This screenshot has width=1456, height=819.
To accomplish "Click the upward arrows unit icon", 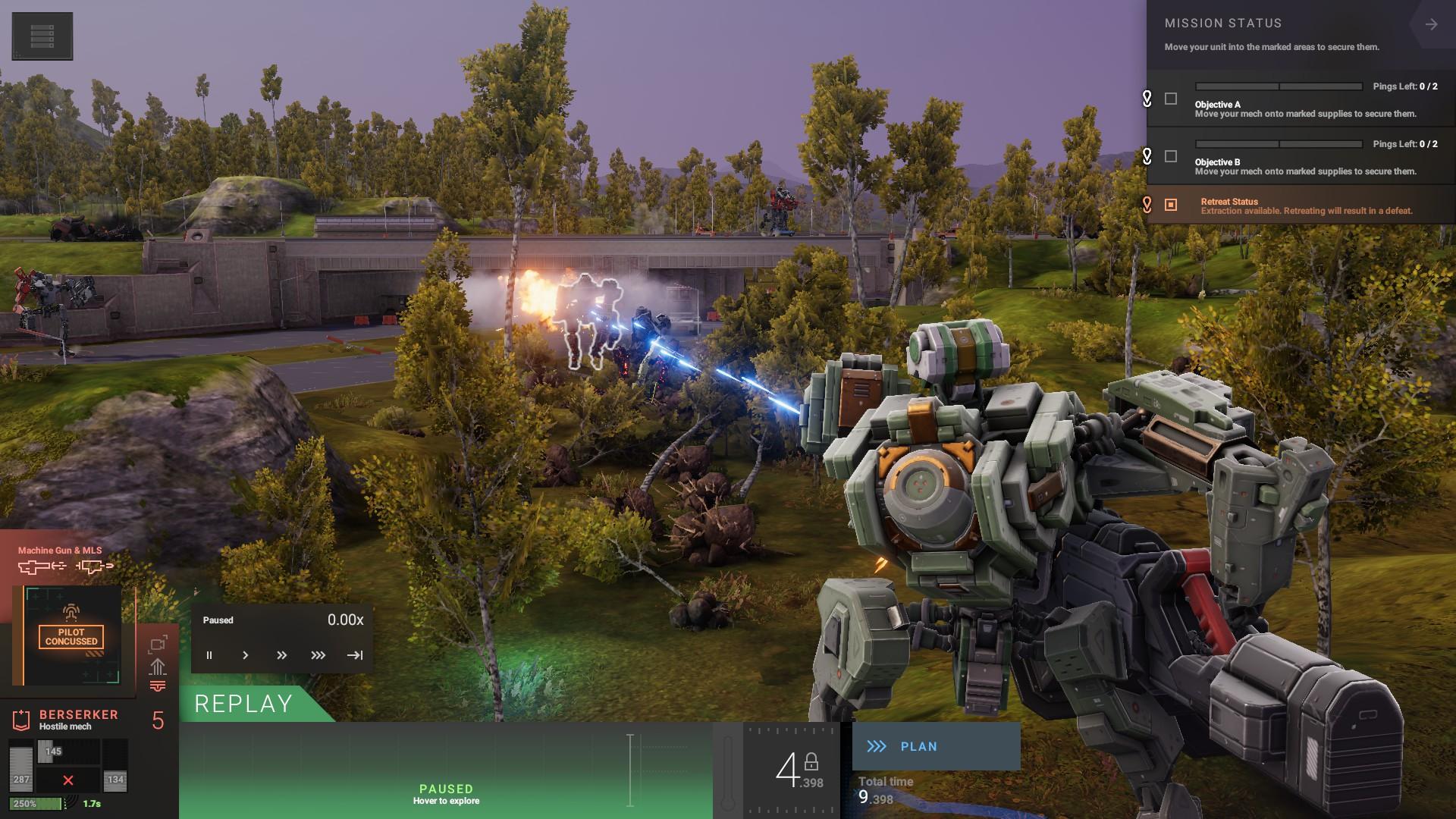I will [x=158, y=667].
